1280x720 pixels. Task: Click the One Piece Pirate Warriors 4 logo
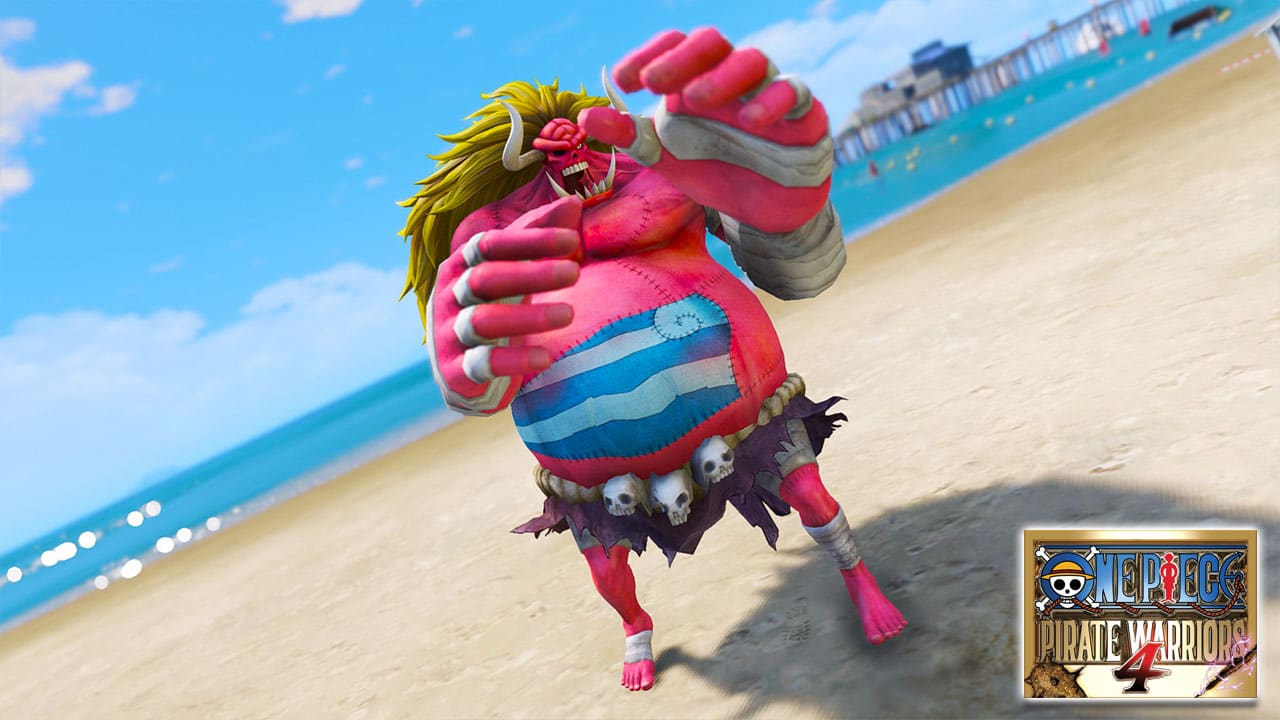(1140, 614)
